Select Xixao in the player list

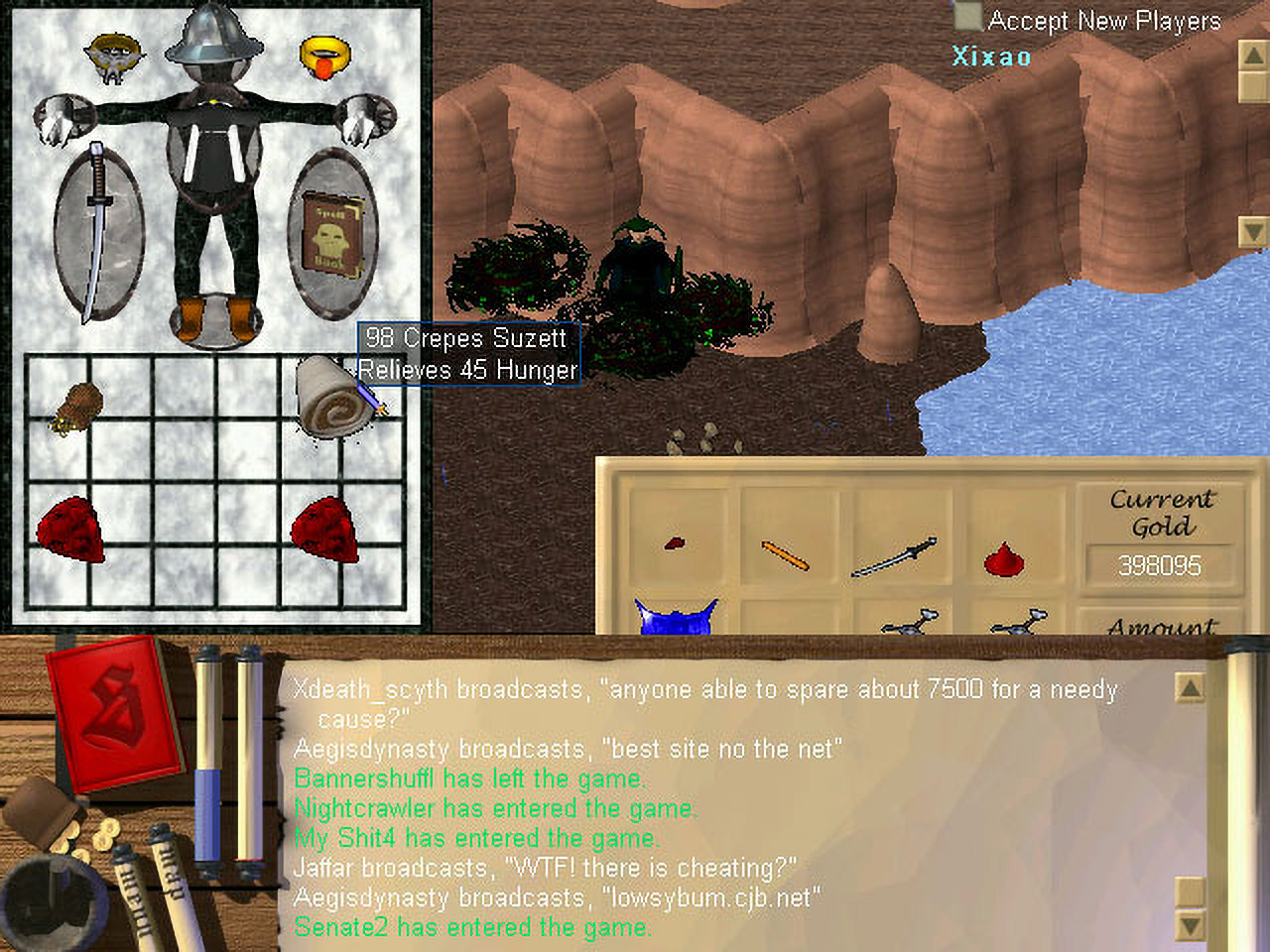coord(991,57)
